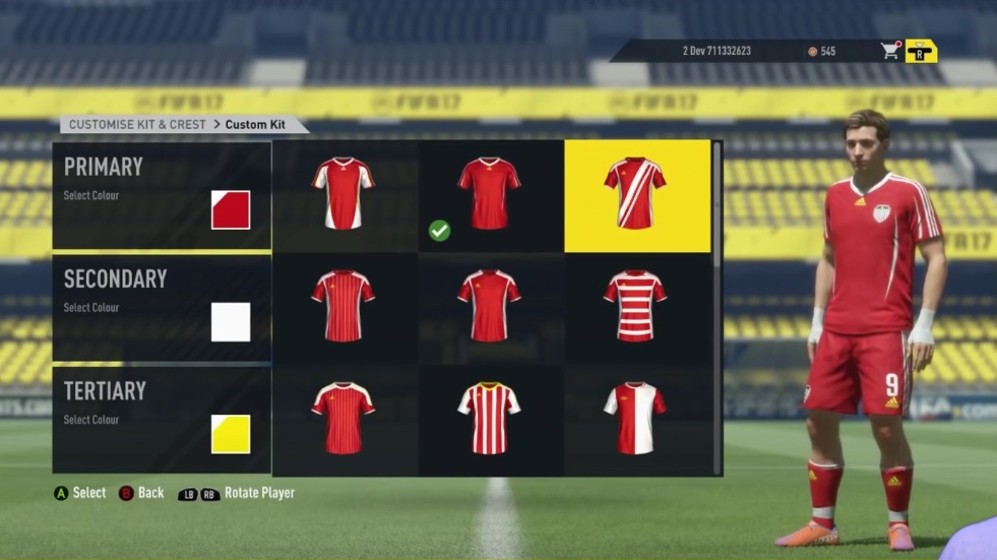Select the kit with white side panels
The image size is (997, 560).
343,193
